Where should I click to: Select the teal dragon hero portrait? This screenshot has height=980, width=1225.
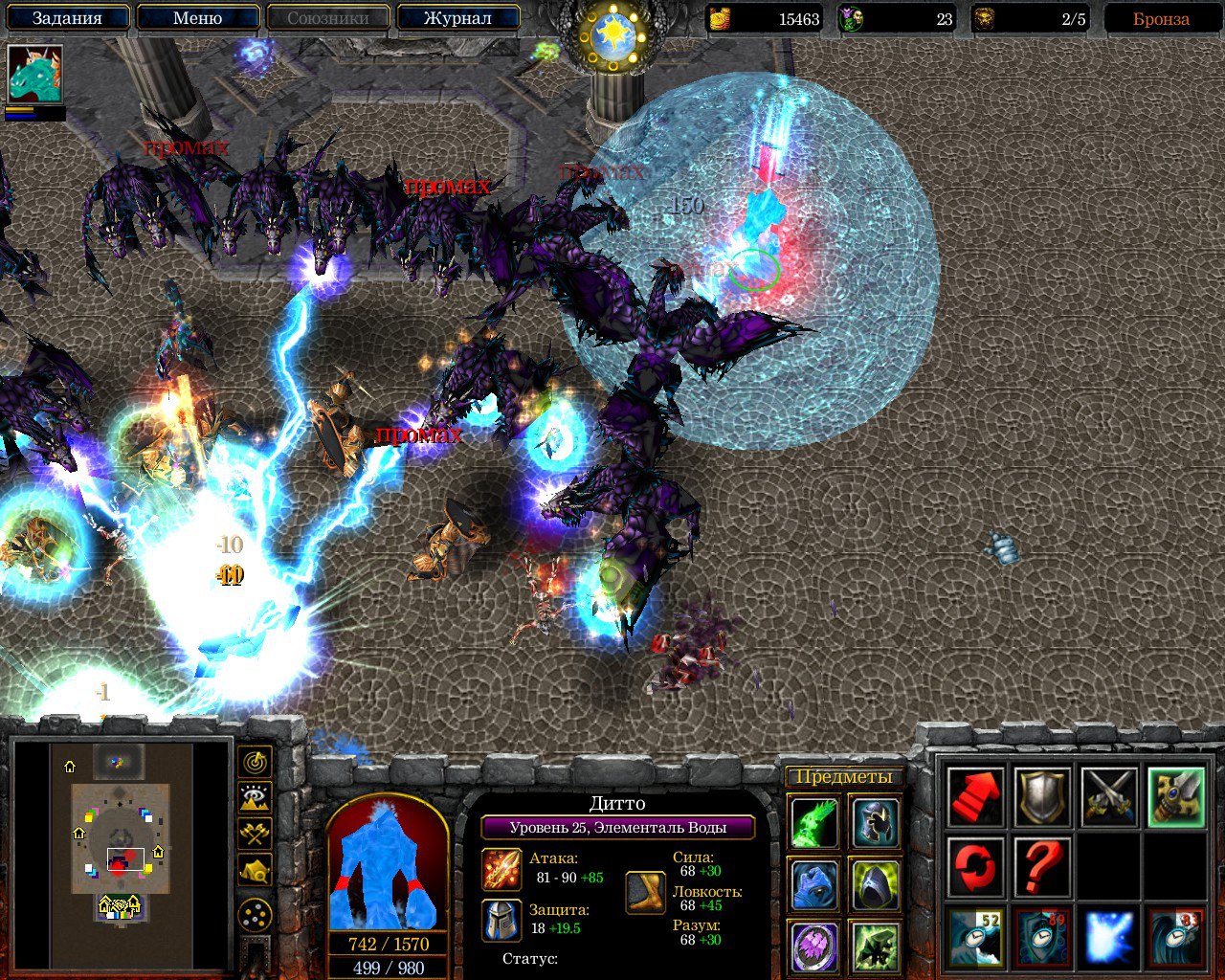tap(35, 74)
